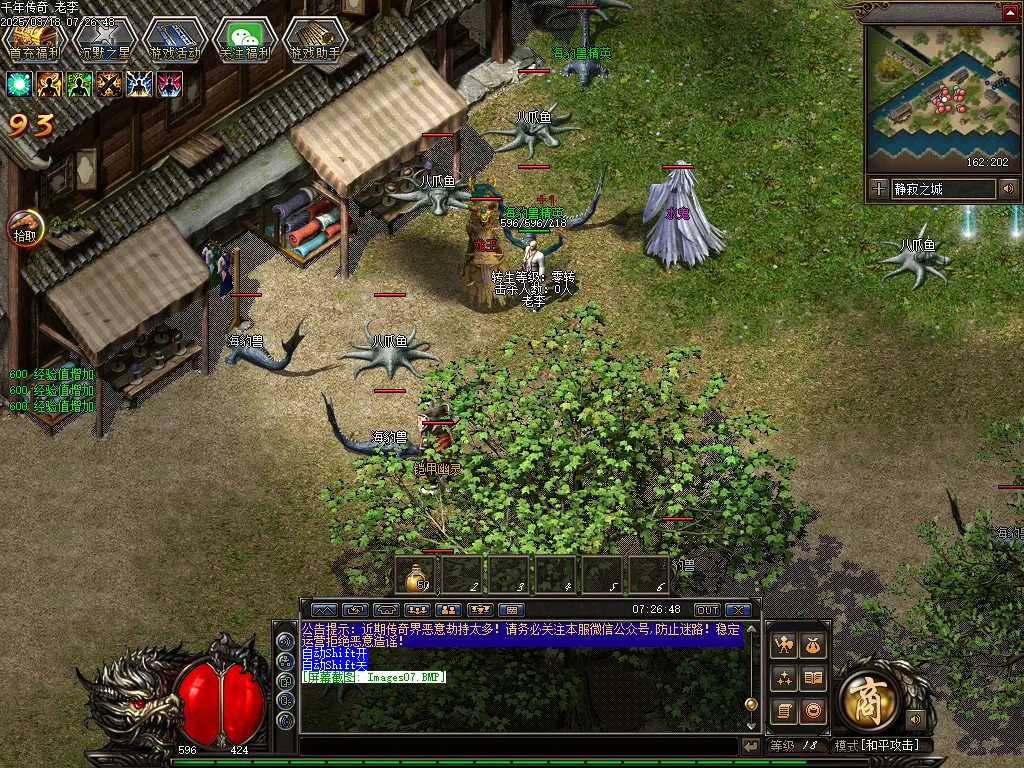
Task: Open the 游戏活动 events menu
Action: pyautogui.click(x=175, y=41)
